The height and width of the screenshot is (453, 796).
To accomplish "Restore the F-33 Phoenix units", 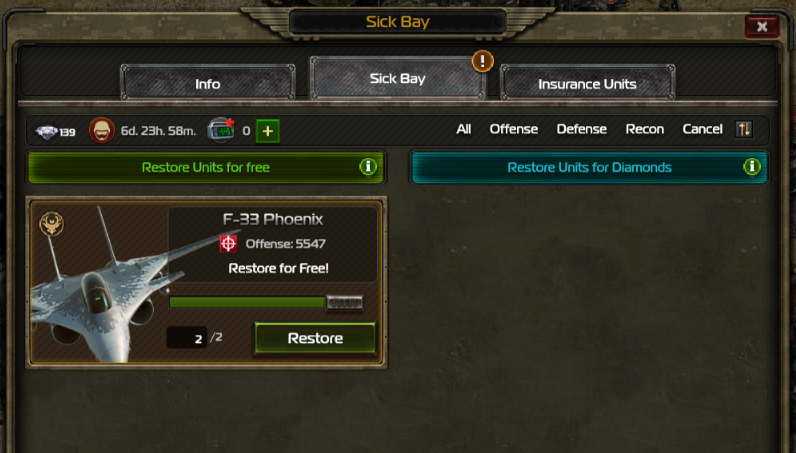I will 315,338.
